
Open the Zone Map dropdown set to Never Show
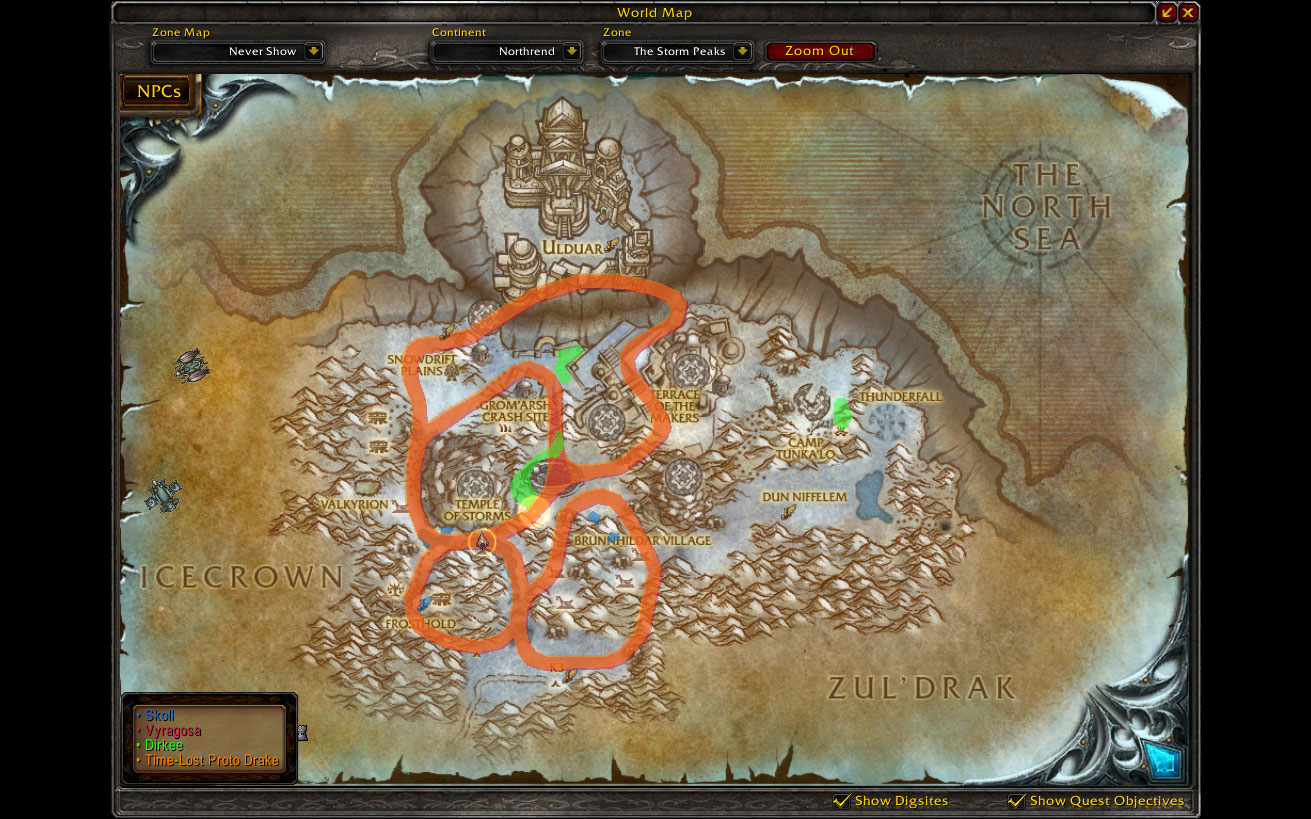[x=313, y=51]
